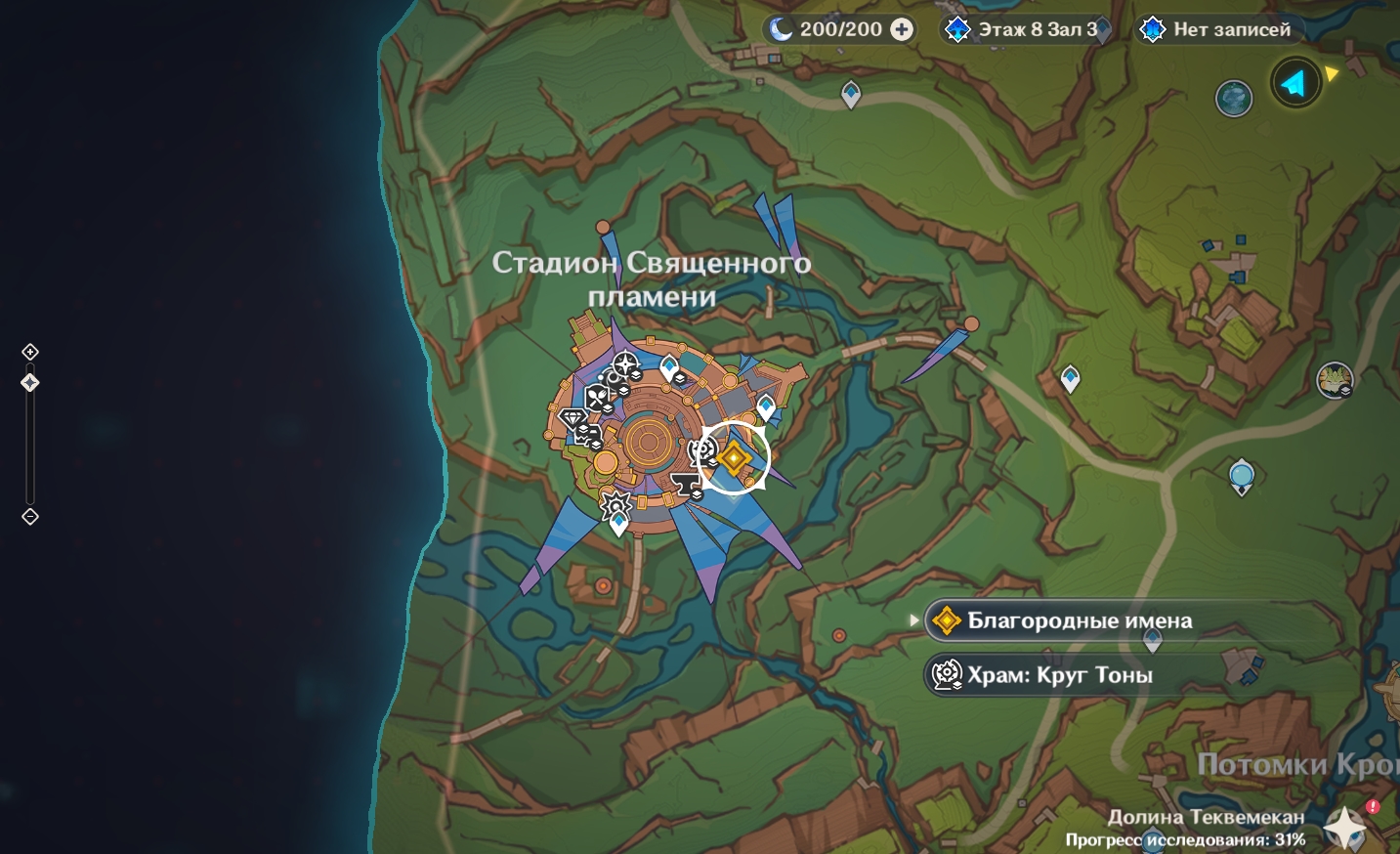Select 'Благородные имена' quest entry
Viewport: 1400px width, 854px height.
tap(1080, 620)
